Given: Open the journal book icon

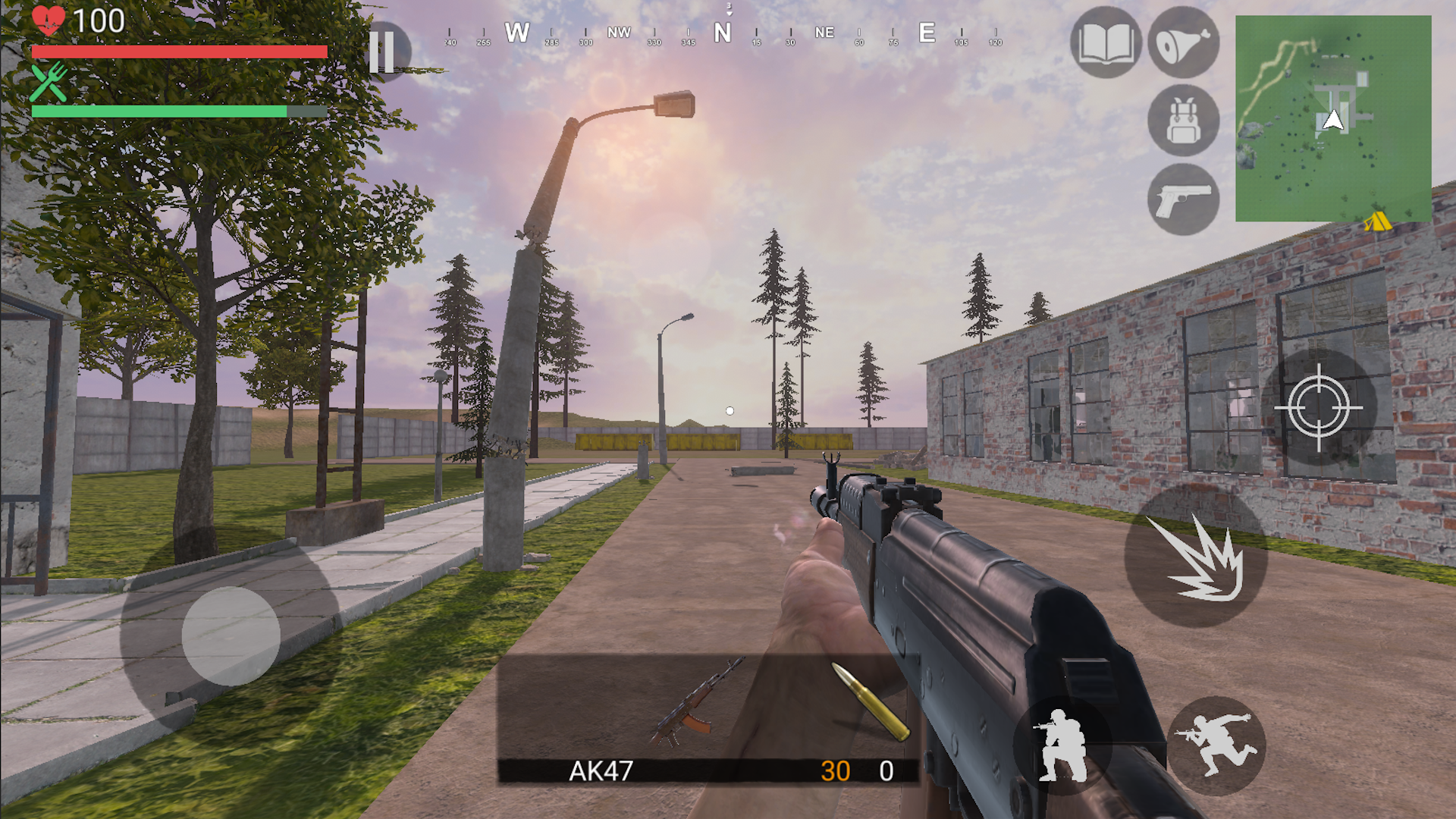Looking at the screenshot, I should click(x=1106, y=43).
